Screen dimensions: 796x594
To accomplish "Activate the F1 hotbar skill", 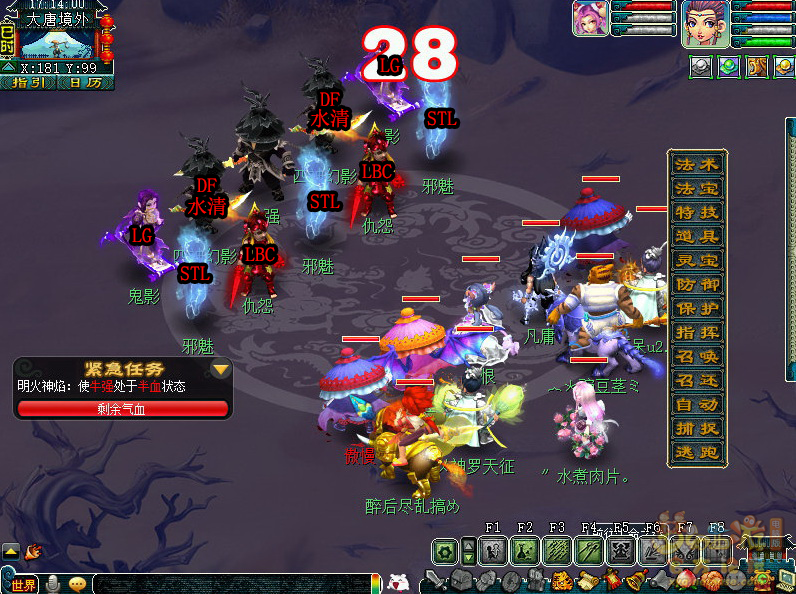I will 493,550.
